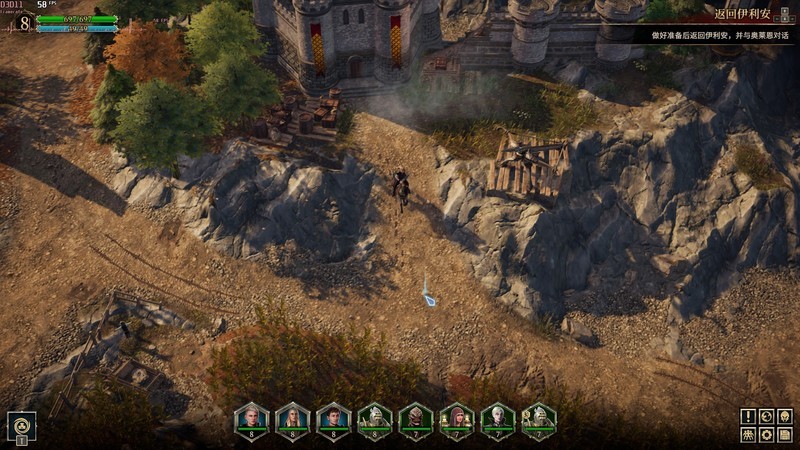Open the party group icon menu
Image resolution: width=800 pixels, height=450 pixels.
pyautogui.click(x=748, y=434)
